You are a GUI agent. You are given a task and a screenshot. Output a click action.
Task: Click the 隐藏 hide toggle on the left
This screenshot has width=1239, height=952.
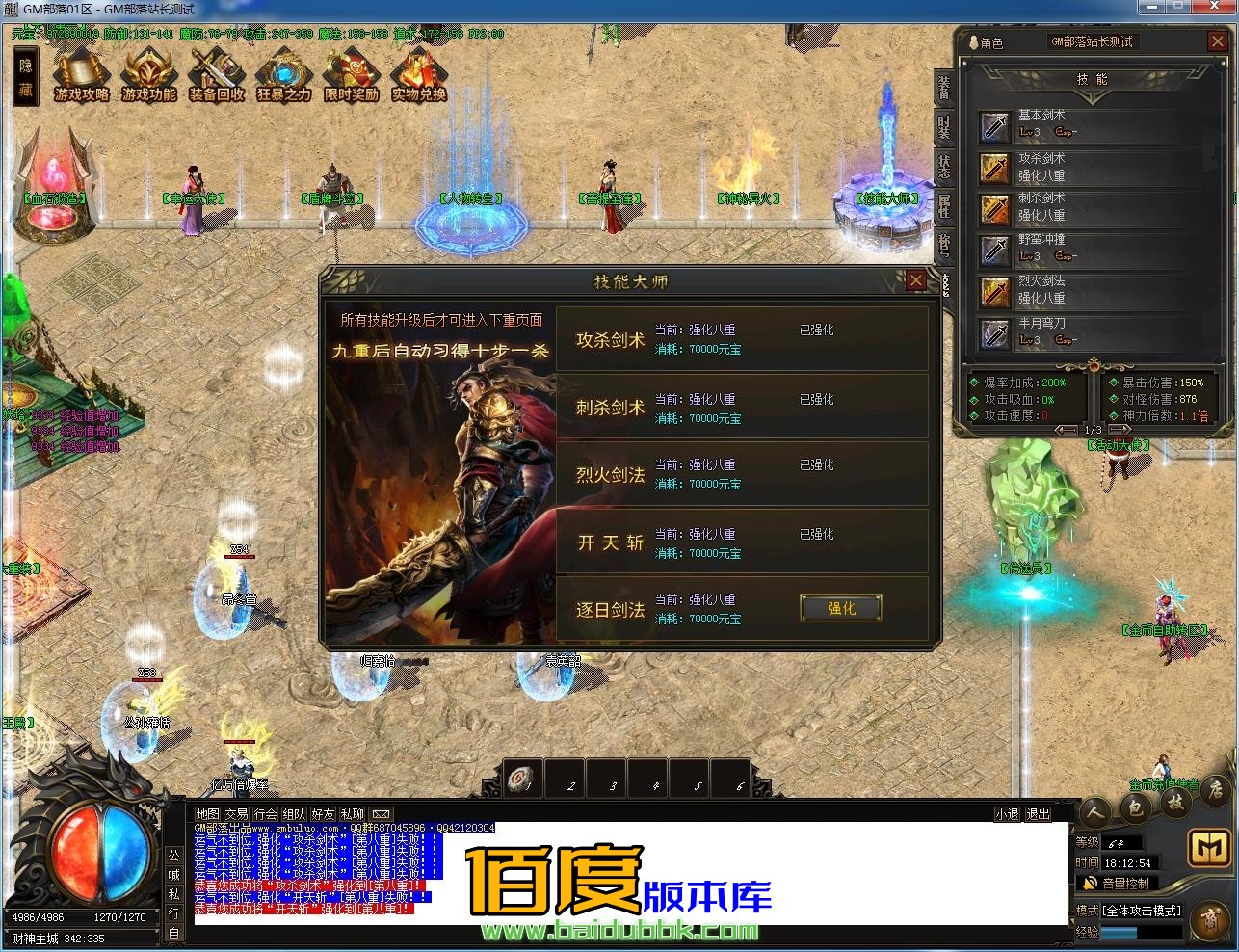pyautogui.click(x=26, y=74)
